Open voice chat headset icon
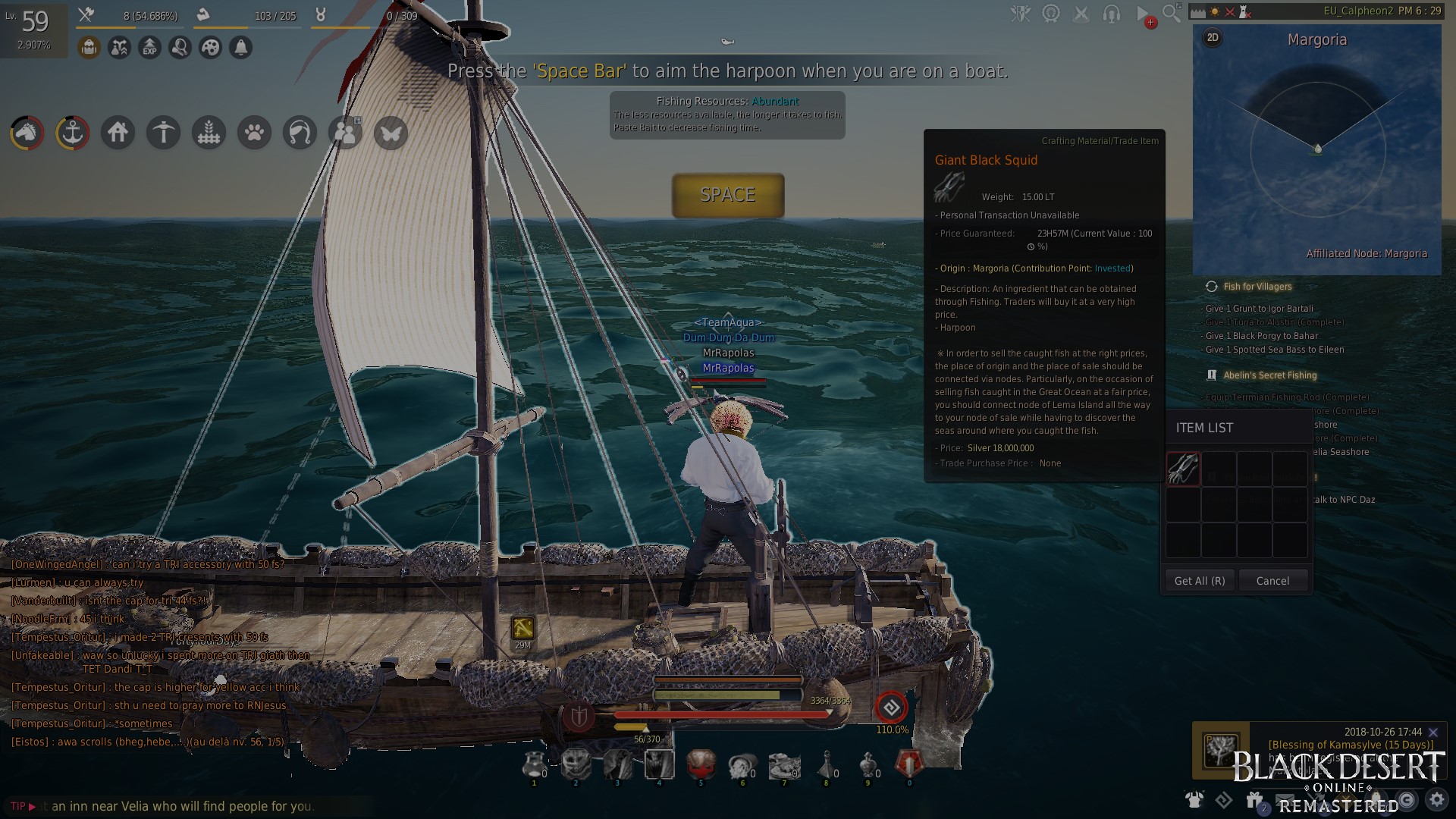 pyautogui.click(x=1112, y=13)
